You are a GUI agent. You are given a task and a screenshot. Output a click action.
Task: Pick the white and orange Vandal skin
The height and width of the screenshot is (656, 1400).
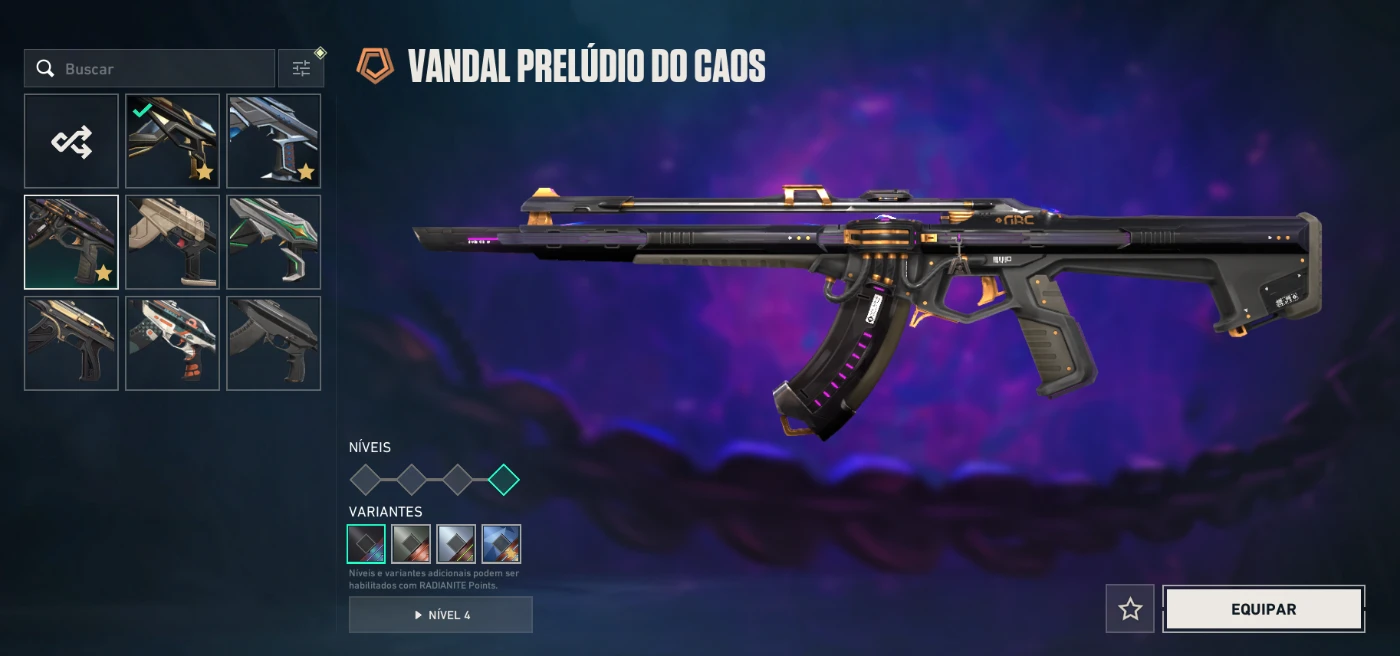tap(172, 343)
